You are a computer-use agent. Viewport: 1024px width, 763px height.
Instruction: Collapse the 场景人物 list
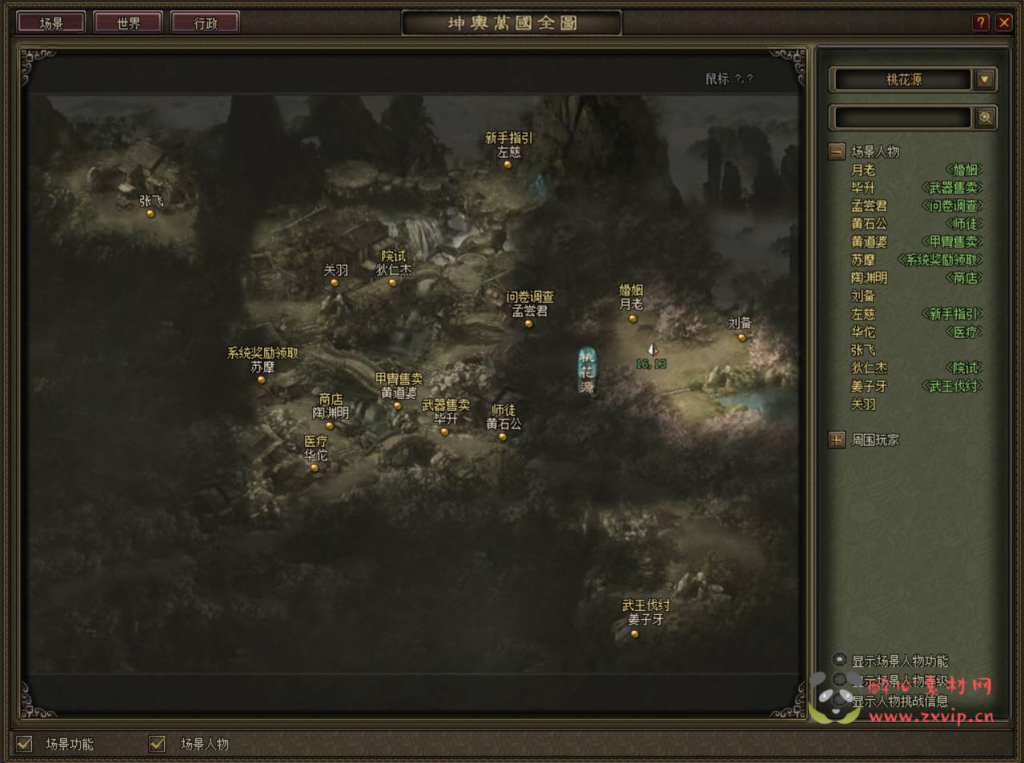[x=836, y=152]
